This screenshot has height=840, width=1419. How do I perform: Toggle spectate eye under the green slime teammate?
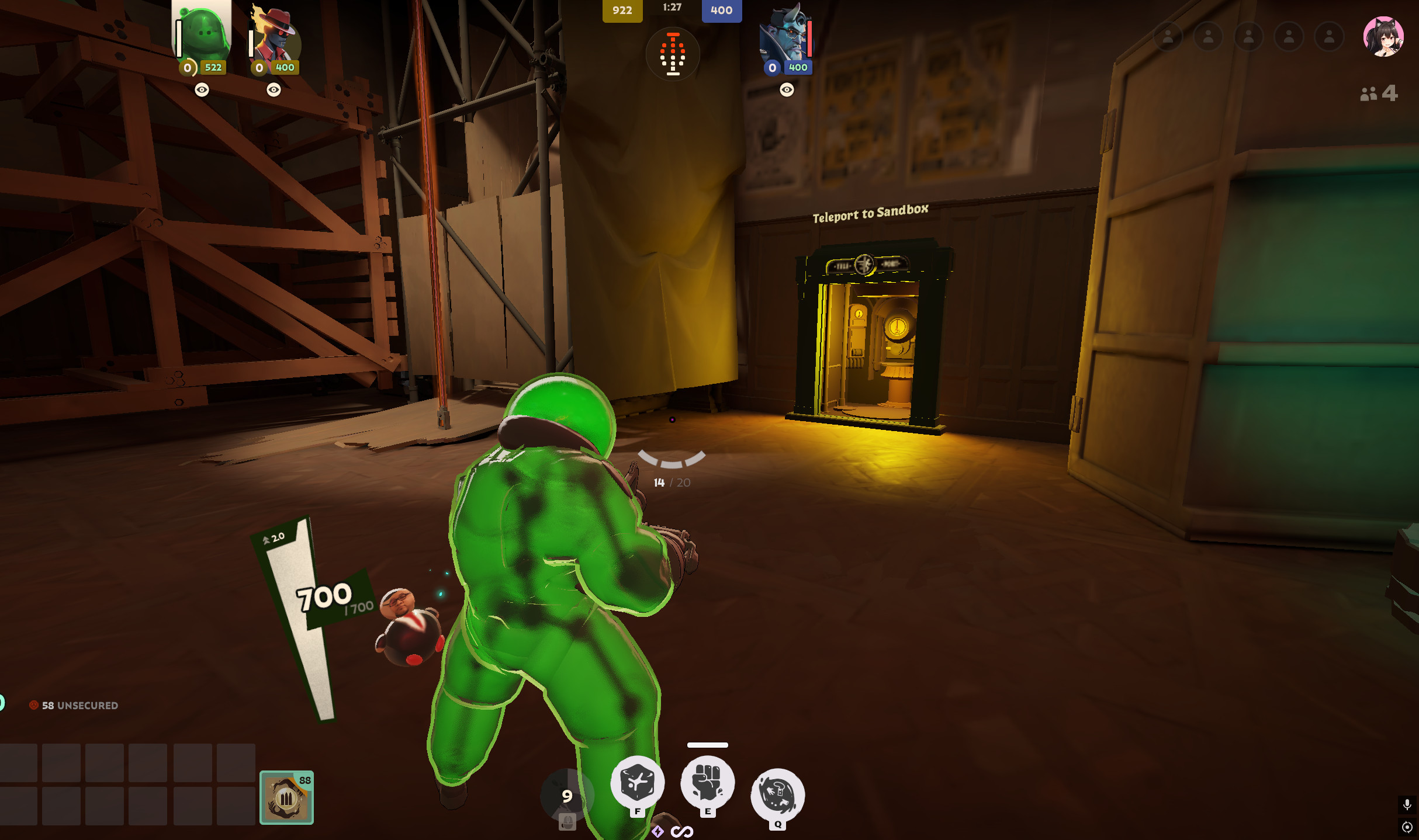click(x=202, y=90)
